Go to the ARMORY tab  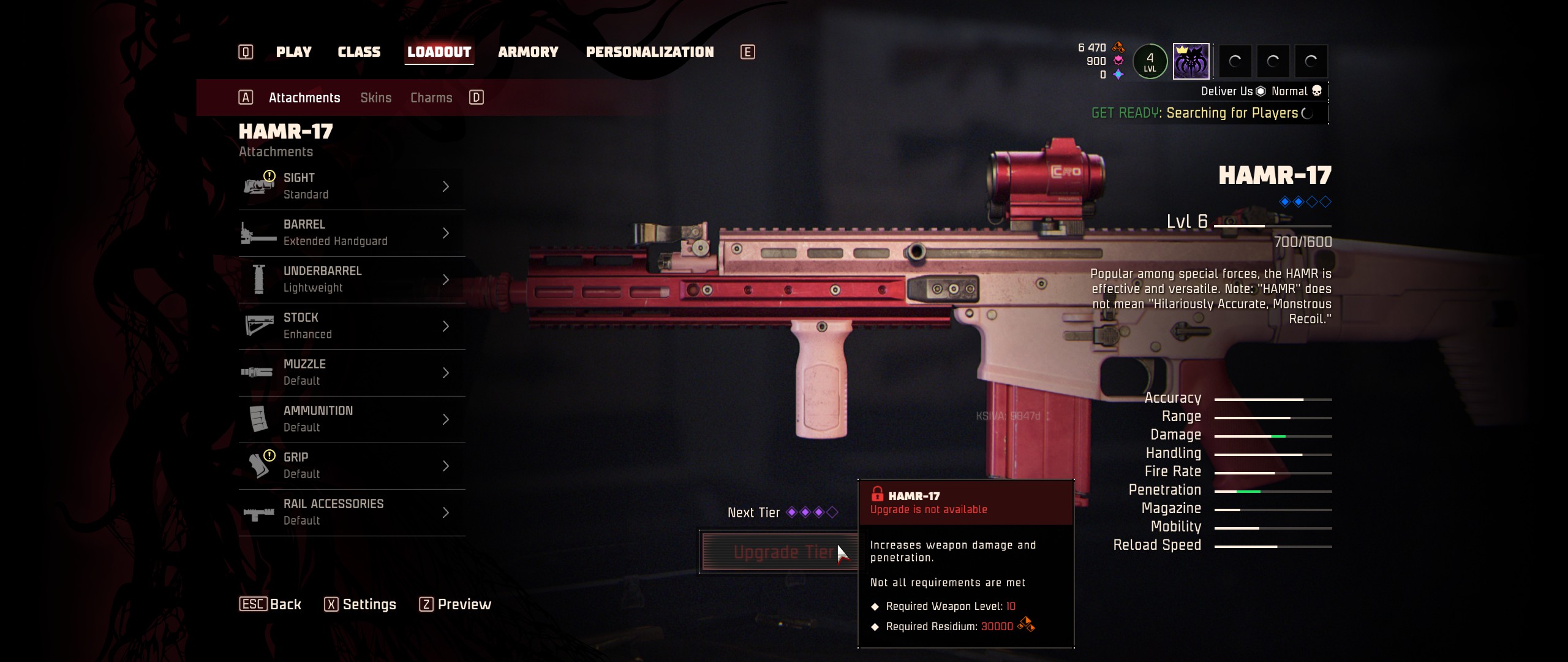coord(528,52)
